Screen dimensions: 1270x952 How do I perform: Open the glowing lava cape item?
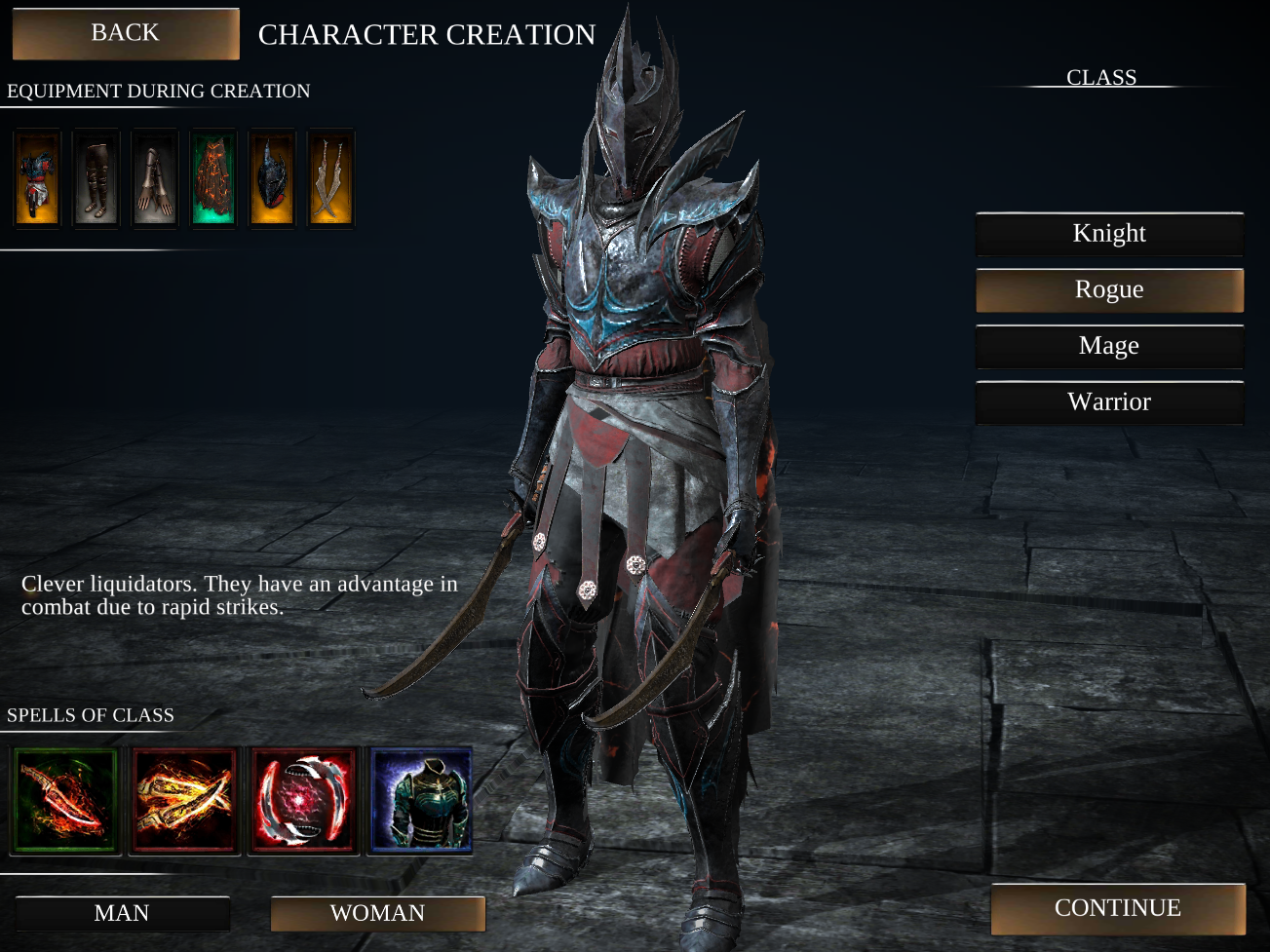tap(212, 177)
